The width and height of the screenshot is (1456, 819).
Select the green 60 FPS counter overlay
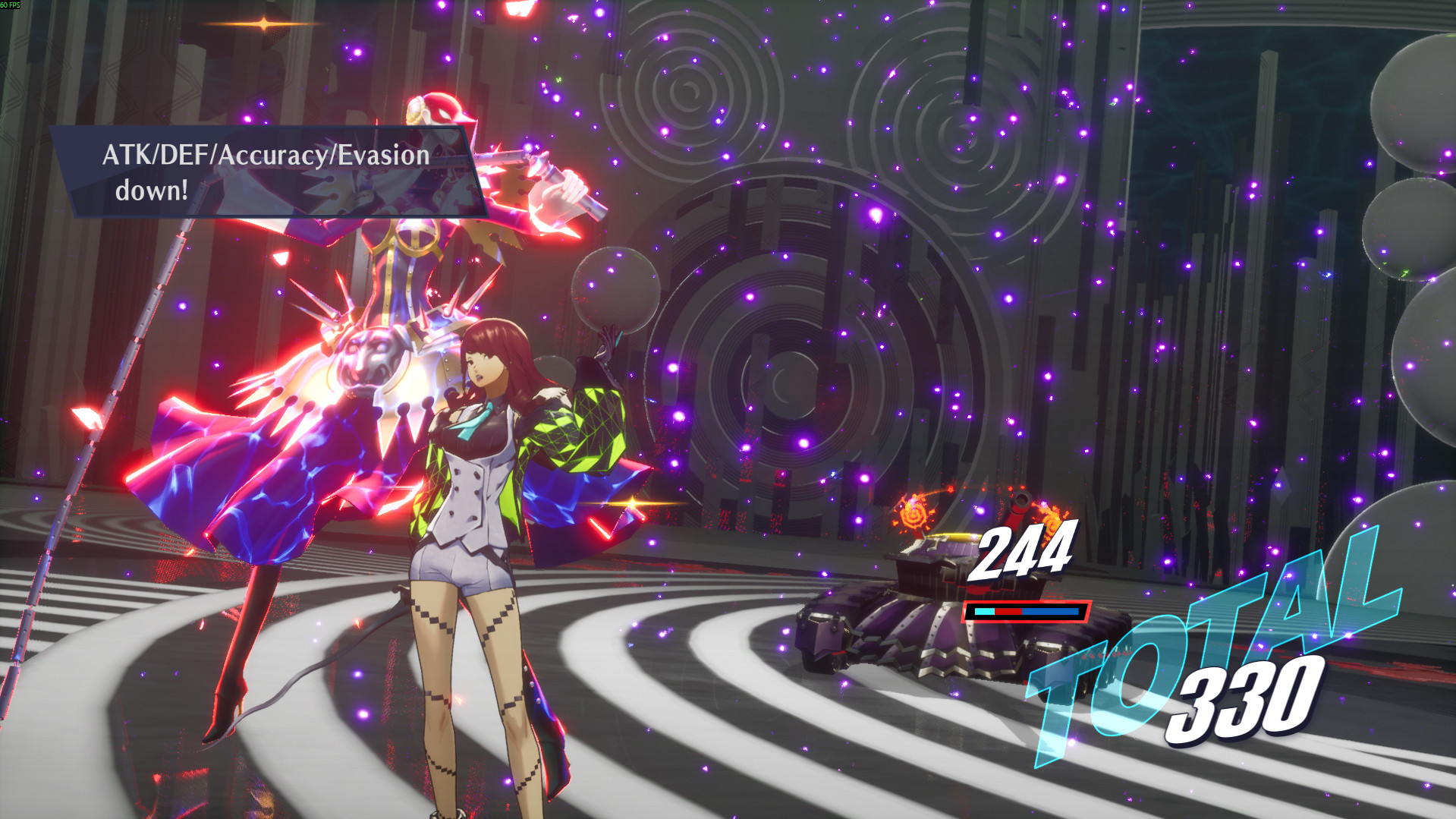click(10, 5)
